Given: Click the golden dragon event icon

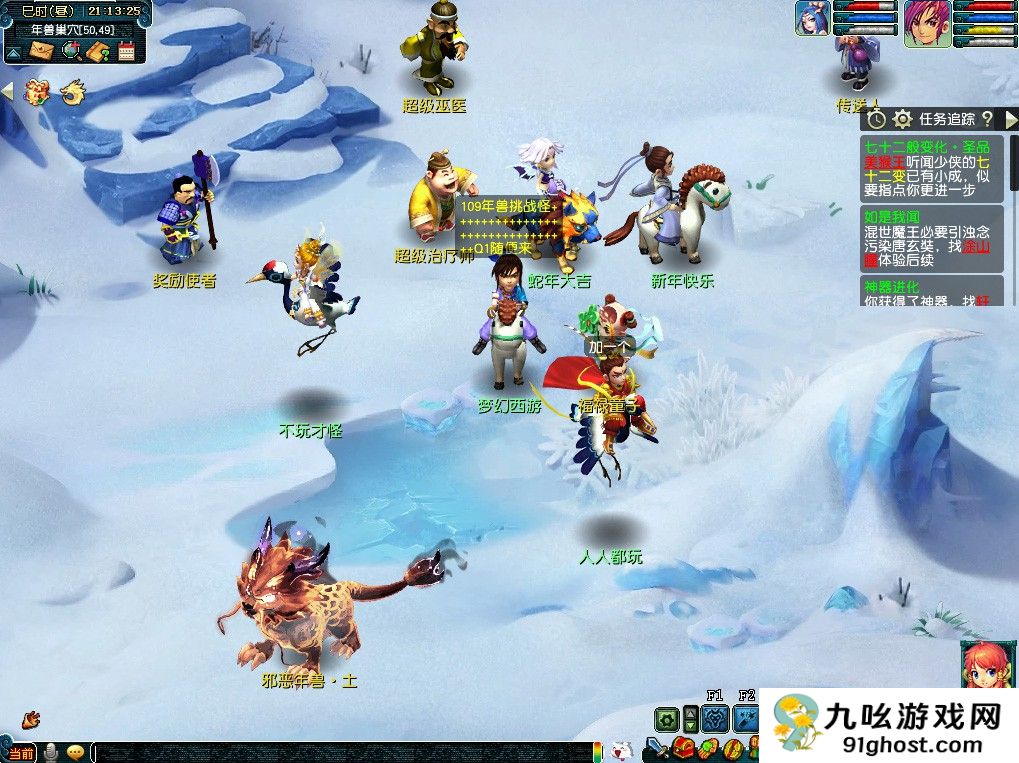Looking at the screenshot, I should pyautogui.click(x=71, y=93).
